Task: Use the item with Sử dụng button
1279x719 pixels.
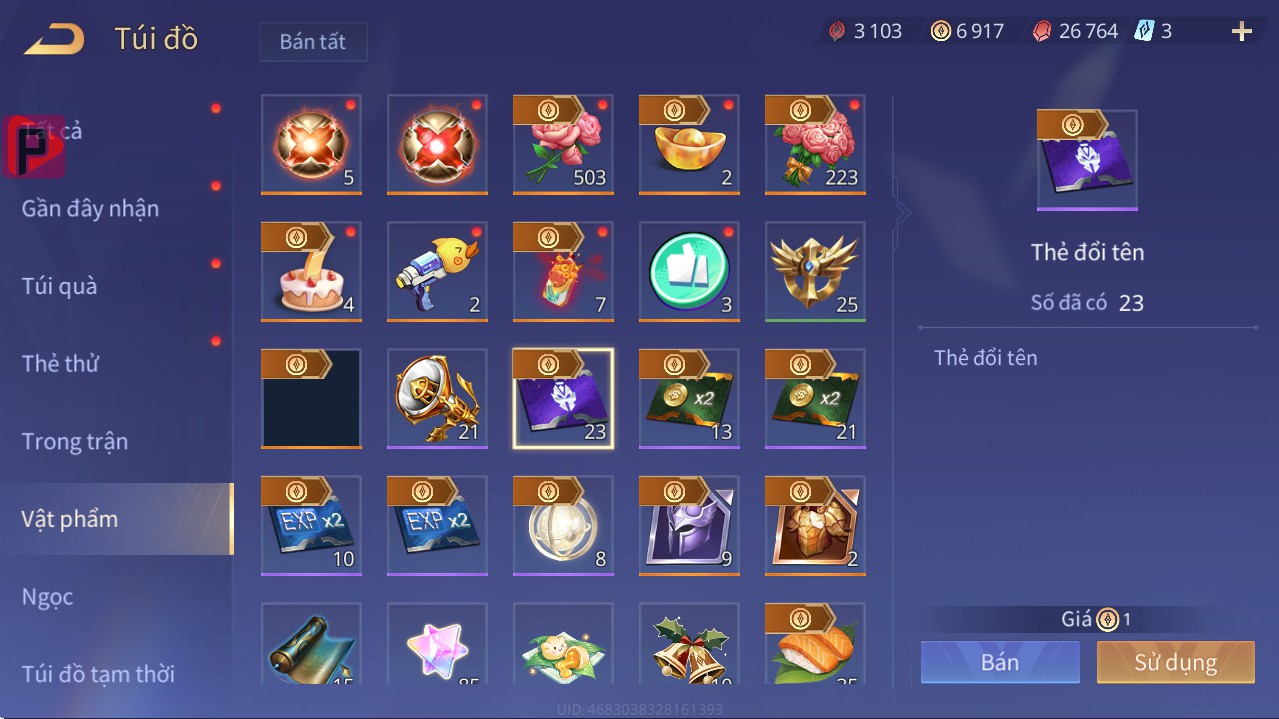Action: point(1175,662)
